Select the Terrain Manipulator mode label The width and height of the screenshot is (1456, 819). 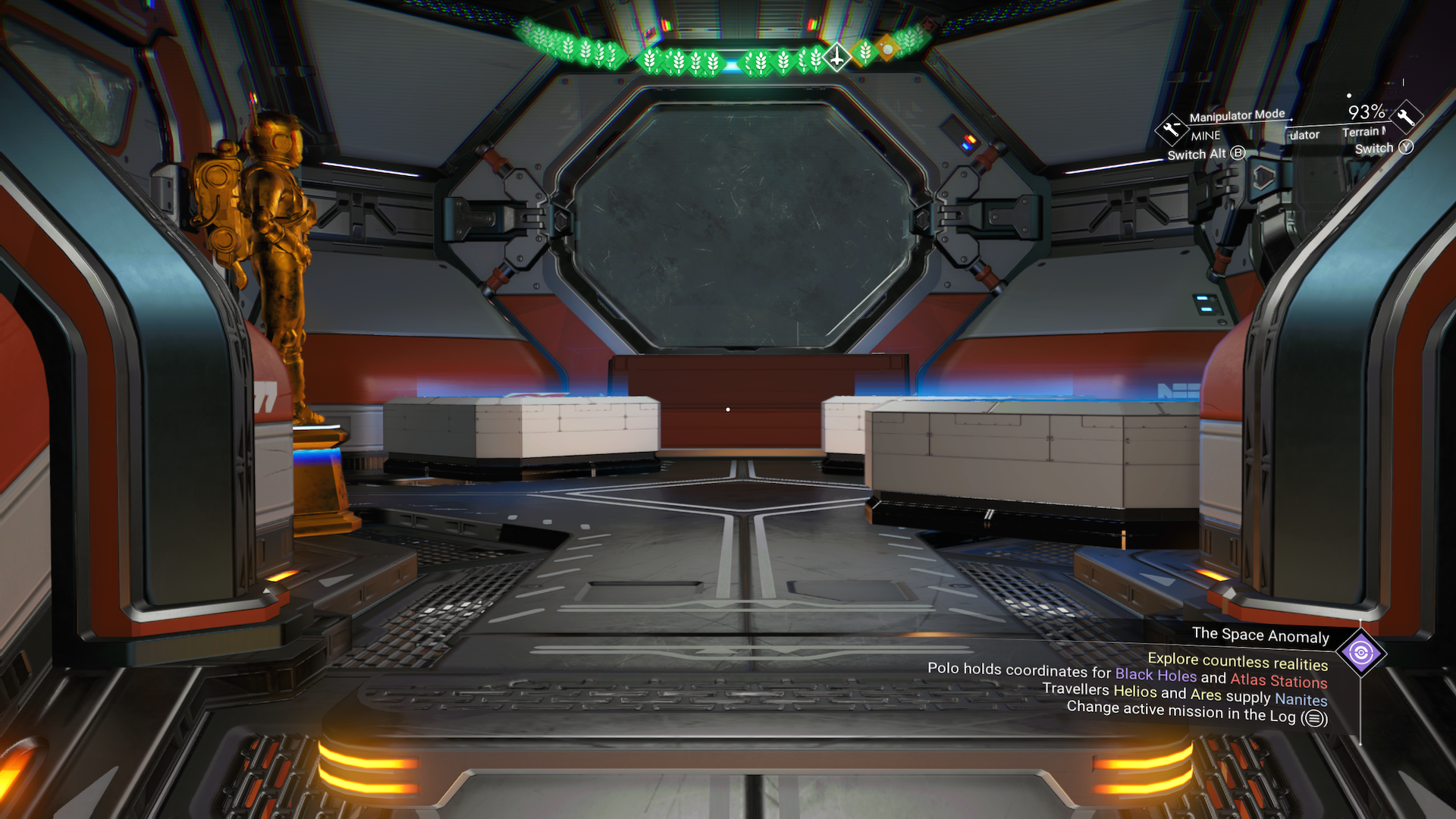[x=1363, y=131]
